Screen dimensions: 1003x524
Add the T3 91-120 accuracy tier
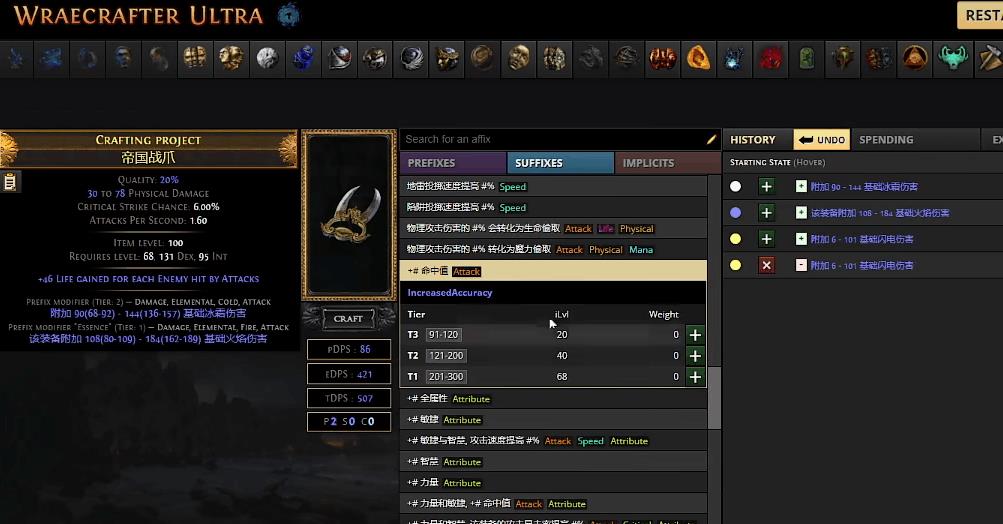pos(695,335)
